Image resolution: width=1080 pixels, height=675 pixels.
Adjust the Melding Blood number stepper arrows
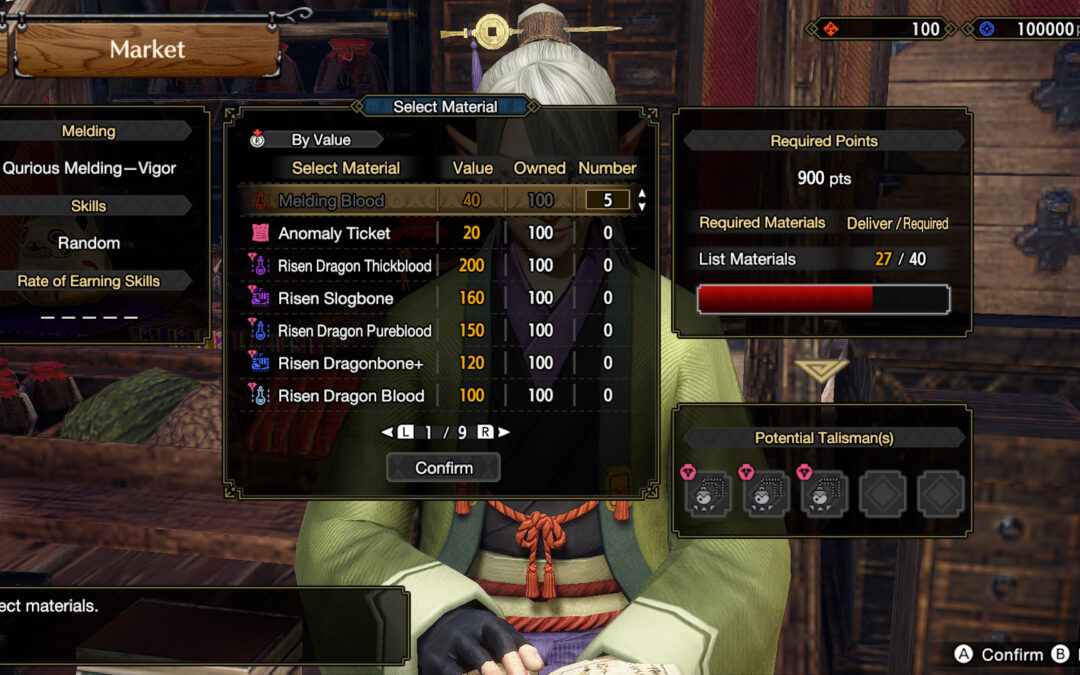pyautogui.click(x=642, y=200)
